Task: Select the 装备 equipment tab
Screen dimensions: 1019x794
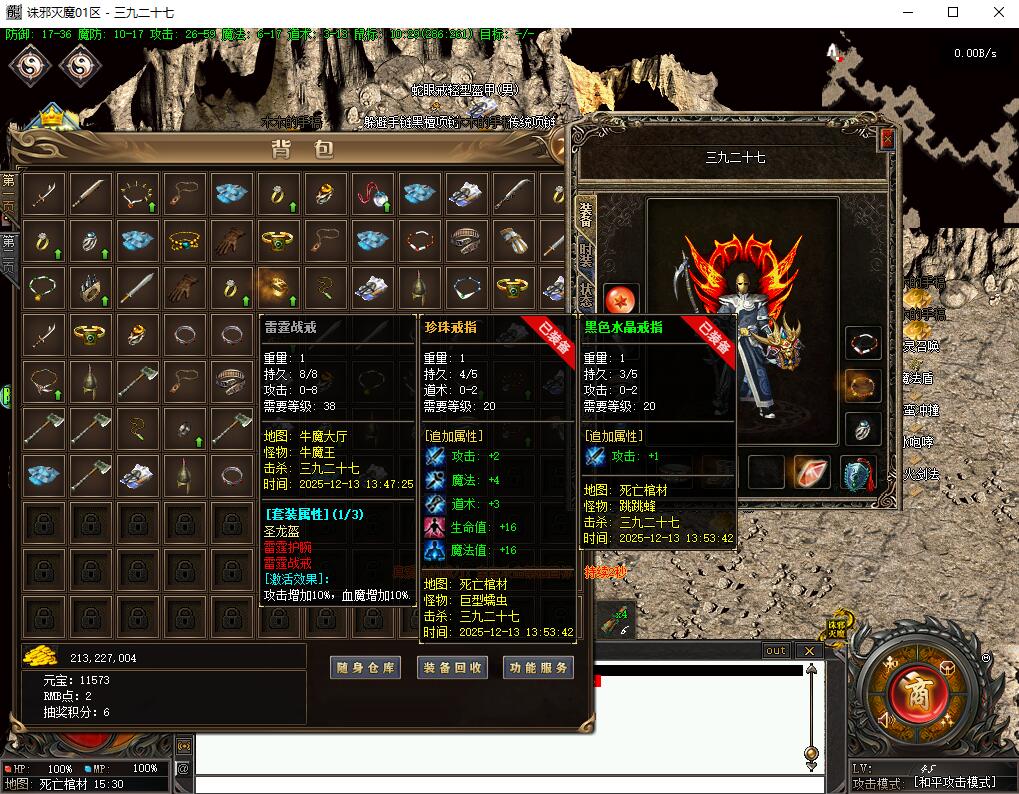Action: pos(586,214)
